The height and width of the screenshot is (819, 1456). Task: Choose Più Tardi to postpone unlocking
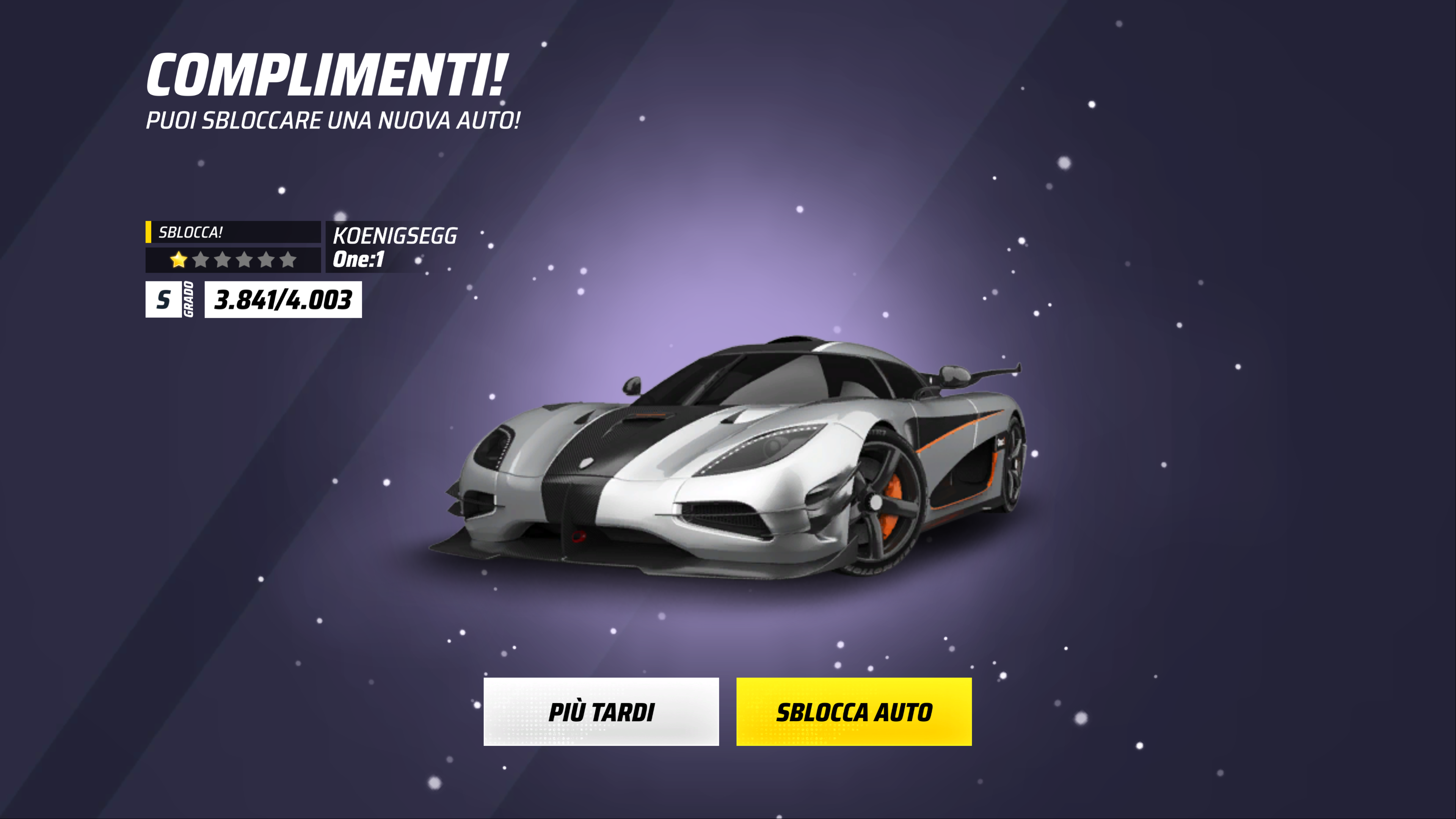click(601, 712)
